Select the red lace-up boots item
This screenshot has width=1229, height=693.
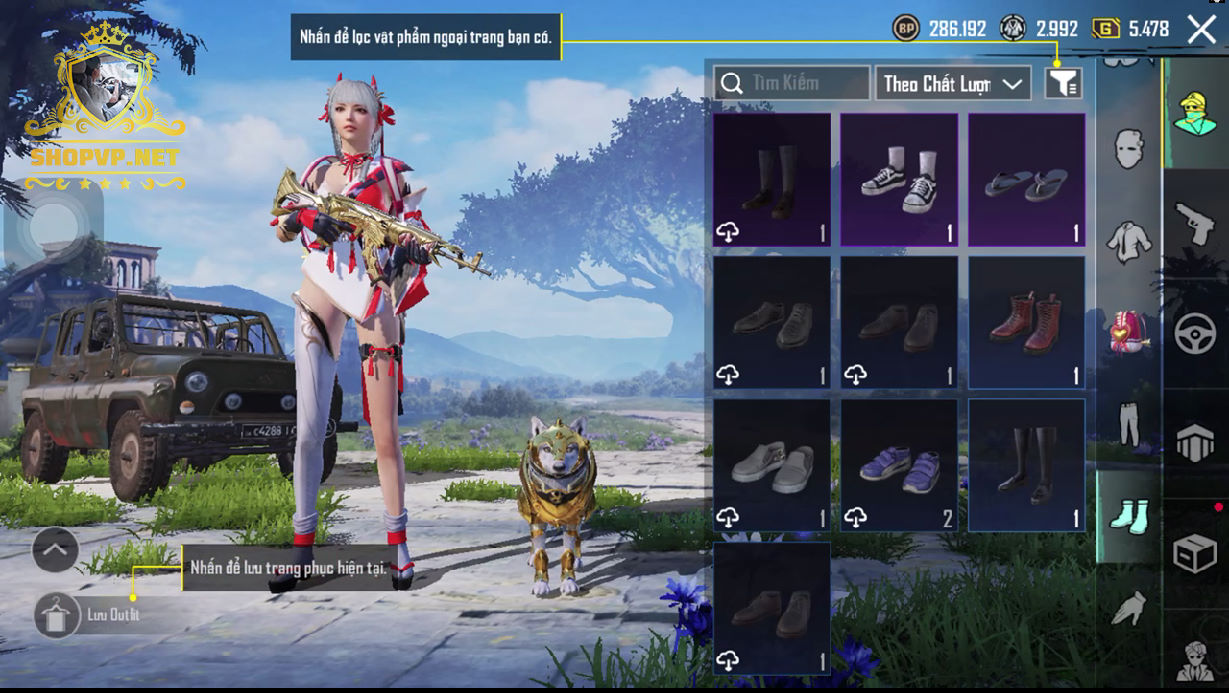1026,322
